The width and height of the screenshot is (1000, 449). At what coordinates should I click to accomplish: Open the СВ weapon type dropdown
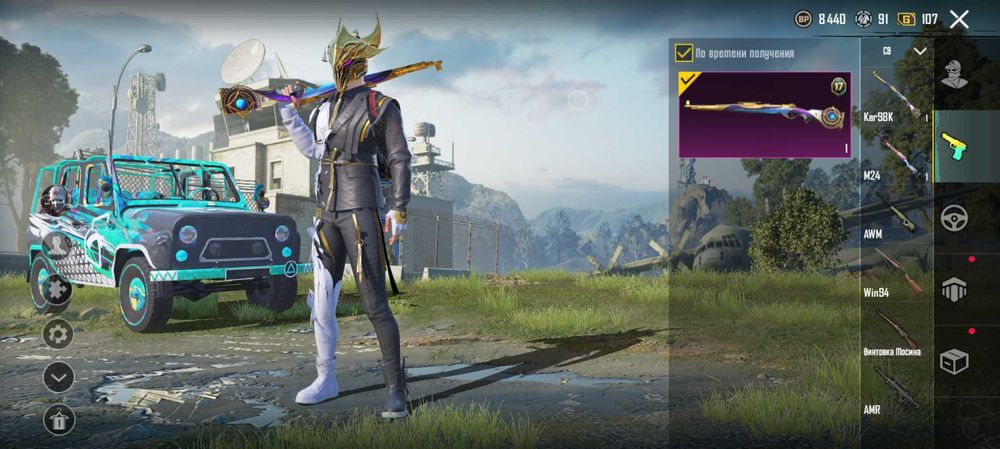[920, 50]
